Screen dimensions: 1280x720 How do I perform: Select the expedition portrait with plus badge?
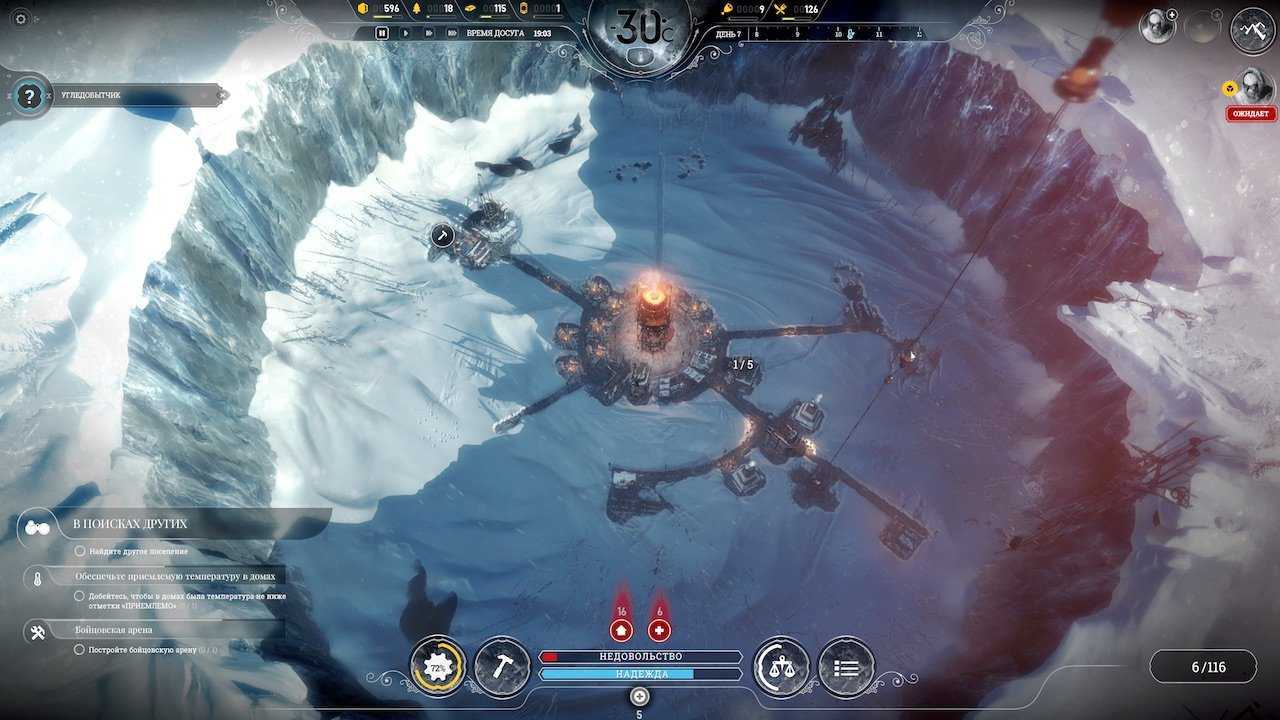coord(1158,27)
